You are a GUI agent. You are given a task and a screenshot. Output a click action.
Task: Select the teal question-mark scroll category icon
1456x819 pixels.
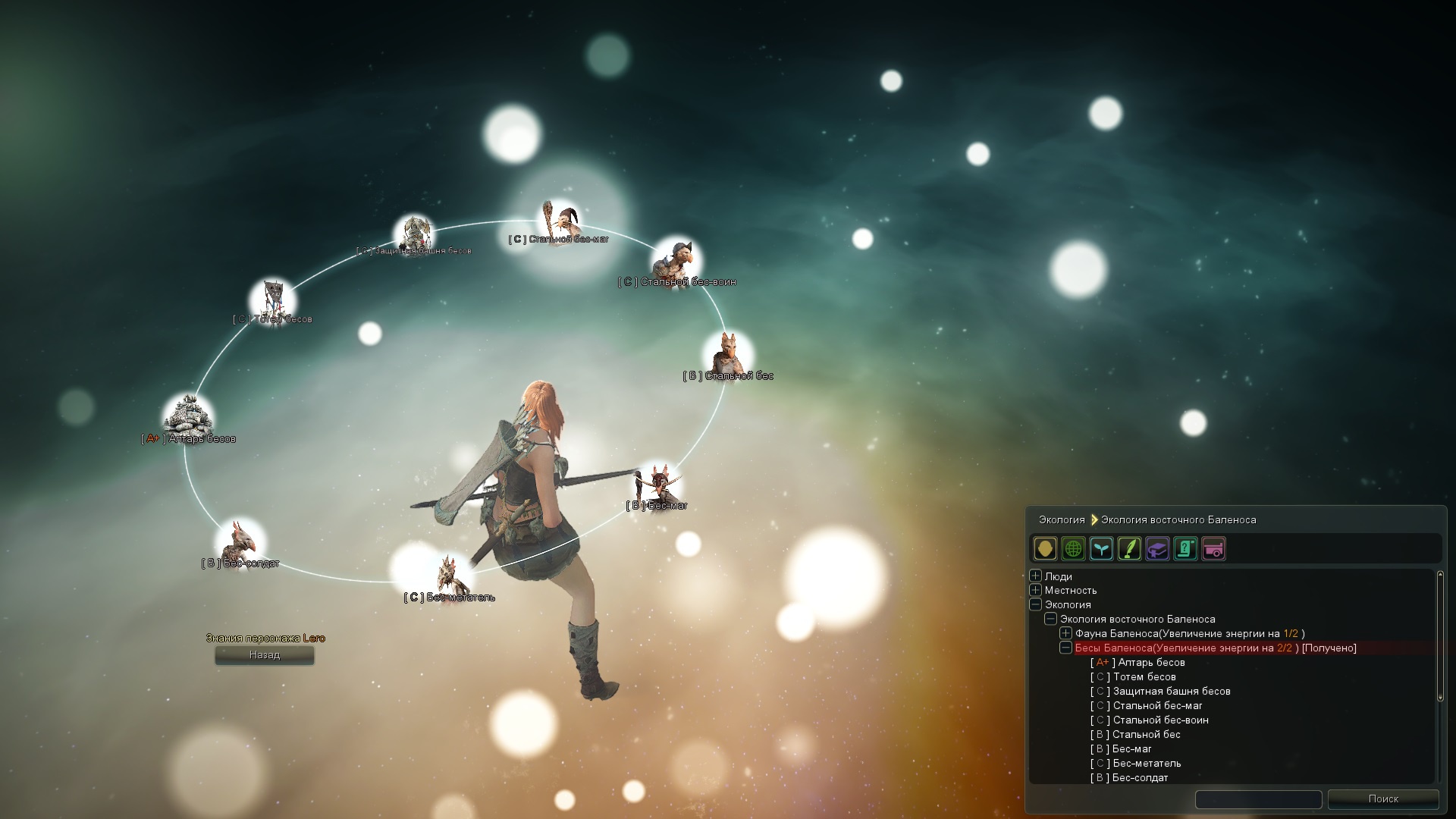1186,548
